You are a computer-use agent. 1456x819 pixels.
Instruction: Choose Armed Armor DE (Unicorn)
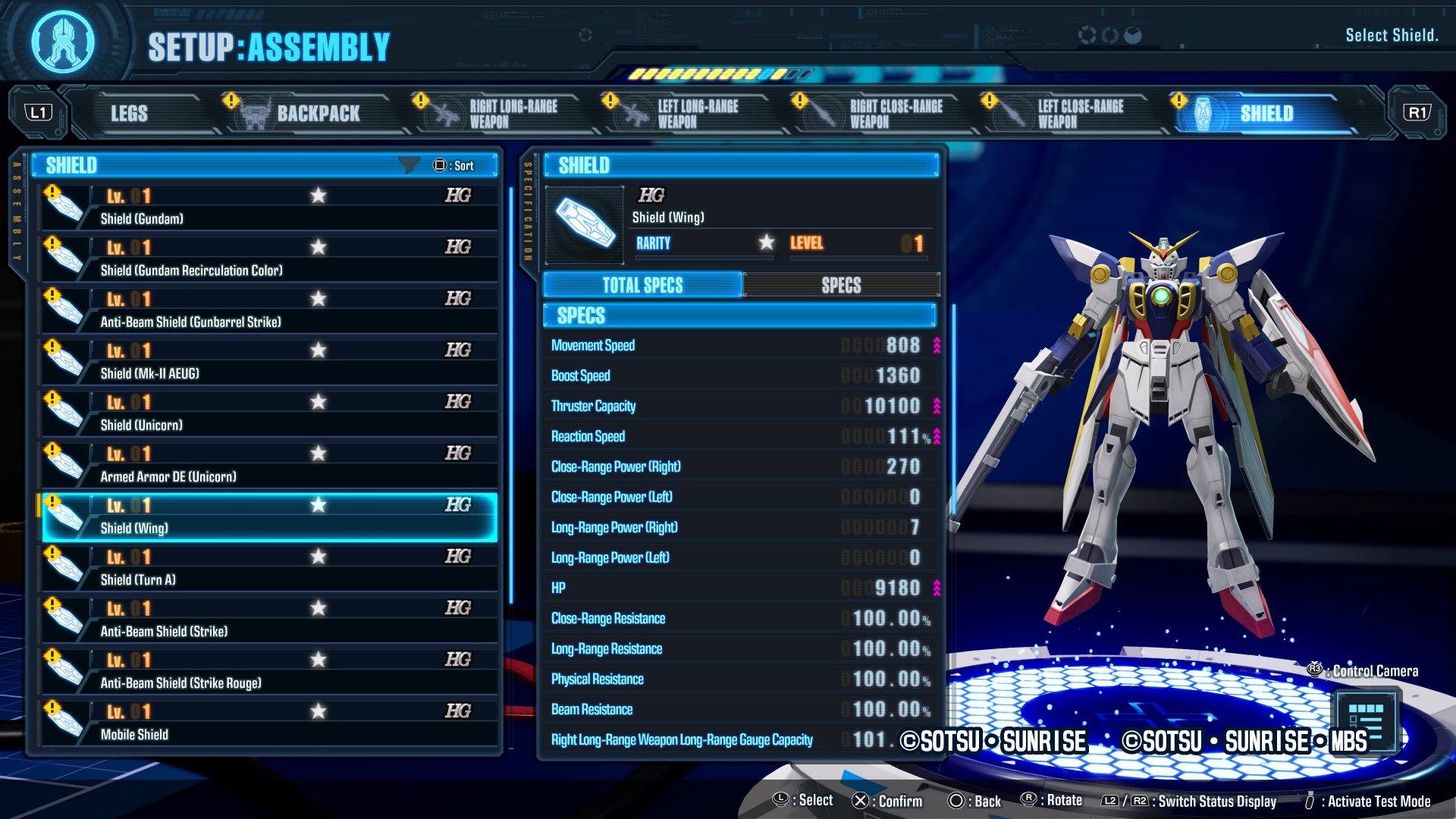click(269, 465)
